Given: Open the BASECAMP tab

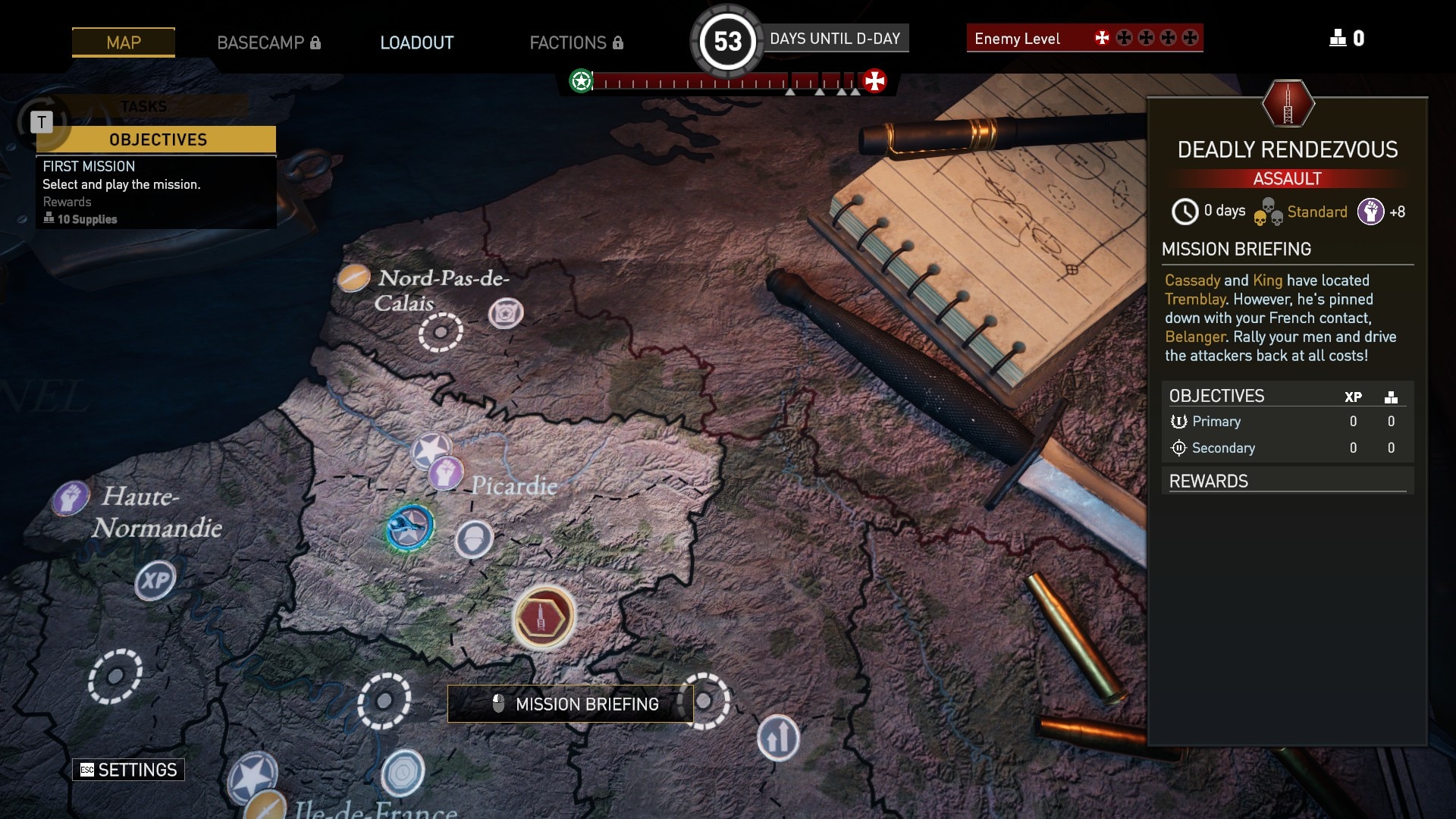Looking at the screenshot, I should point(268,42).
